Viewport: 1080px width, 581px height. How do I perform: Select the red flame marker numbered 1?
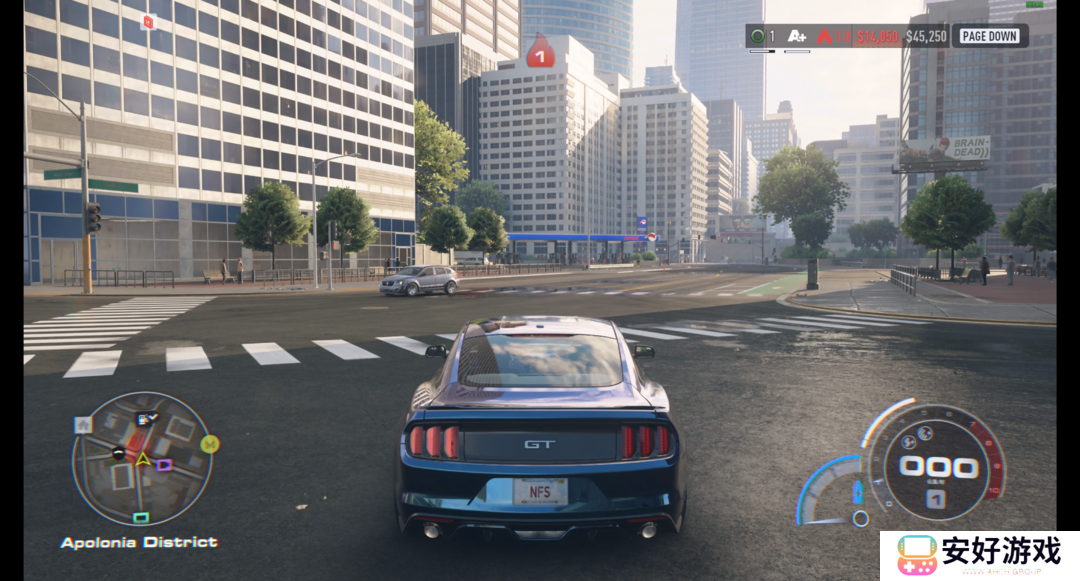(x=541, y=53)
